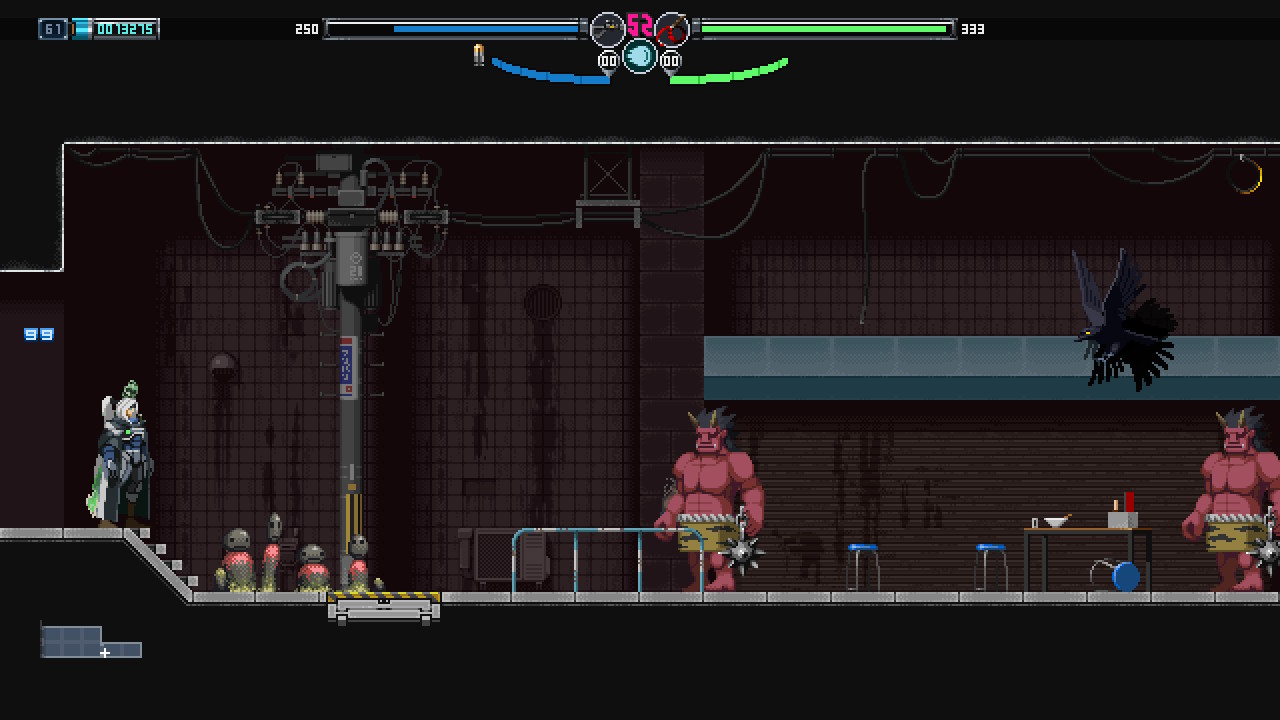Activate the cyan energy orb ability
The width and height of the screenshot is (1280, 720).
pyautogui.click(x=640, y=57)
